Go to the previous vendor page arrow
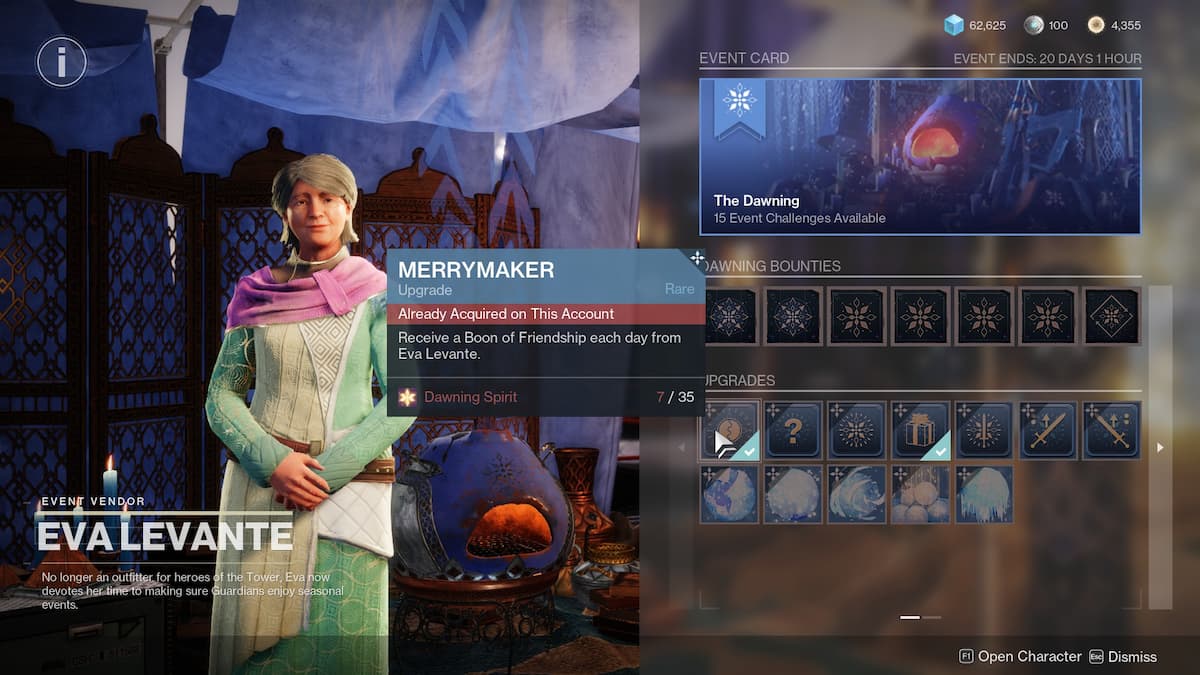Screen dimensions: 1200x675 684,448
